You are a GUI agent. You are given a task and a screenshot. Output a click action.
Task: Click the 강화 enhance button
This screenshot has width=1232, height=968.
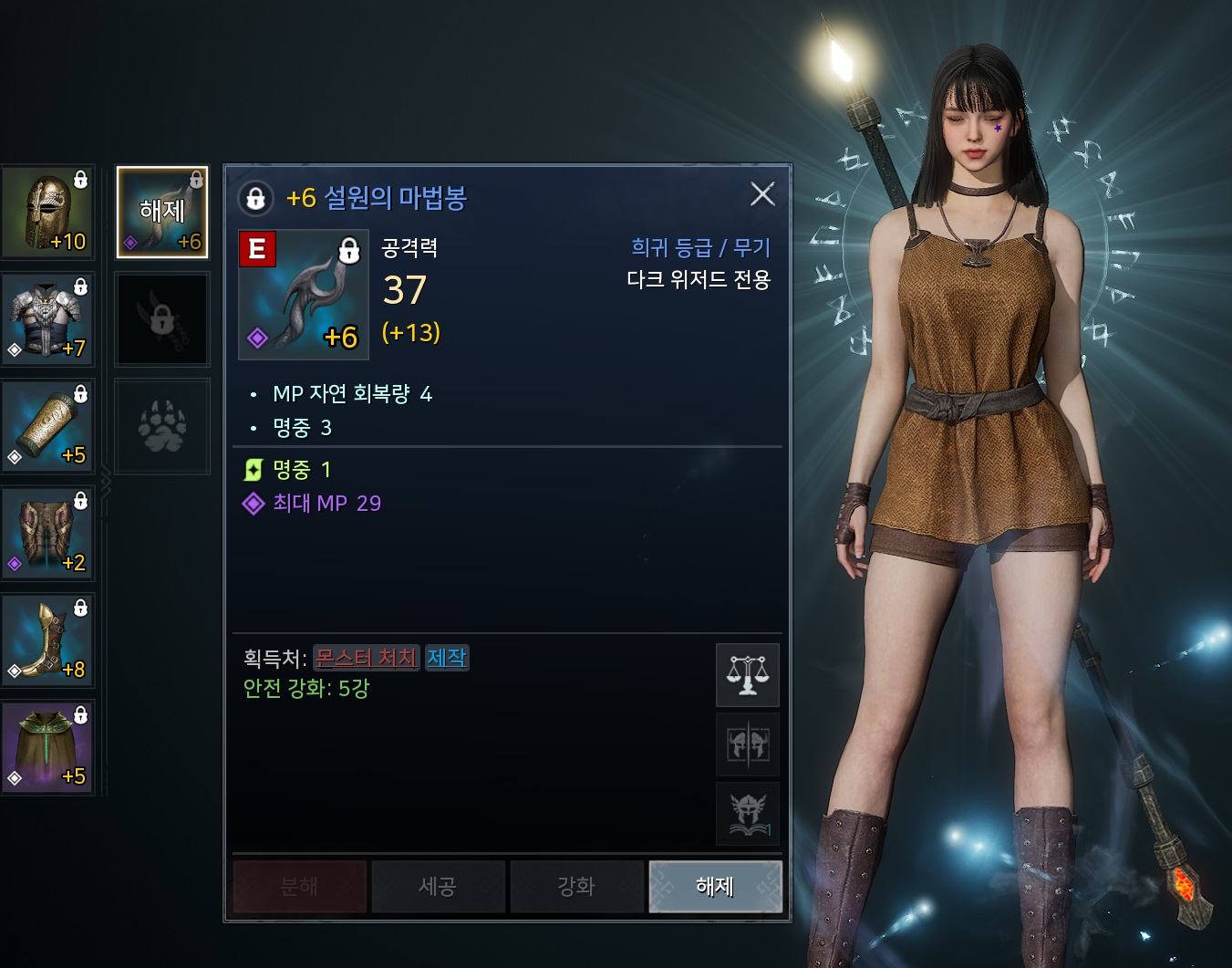click(x=576, y=886)
